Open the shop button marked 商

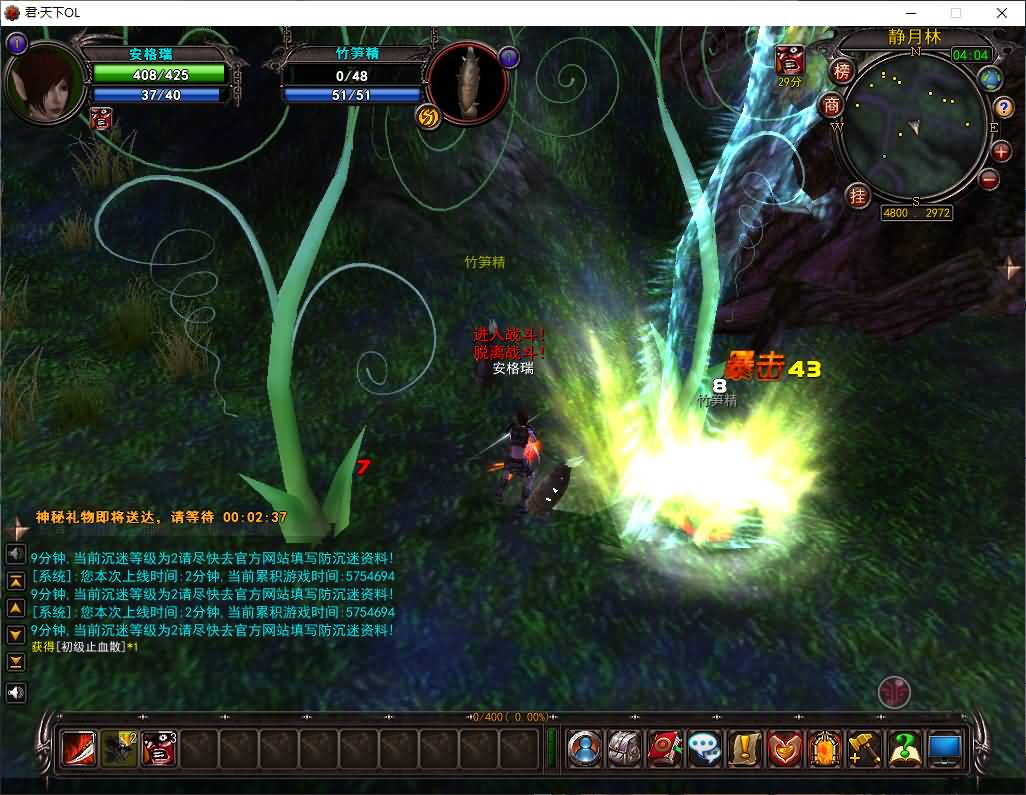coord(832,105)
